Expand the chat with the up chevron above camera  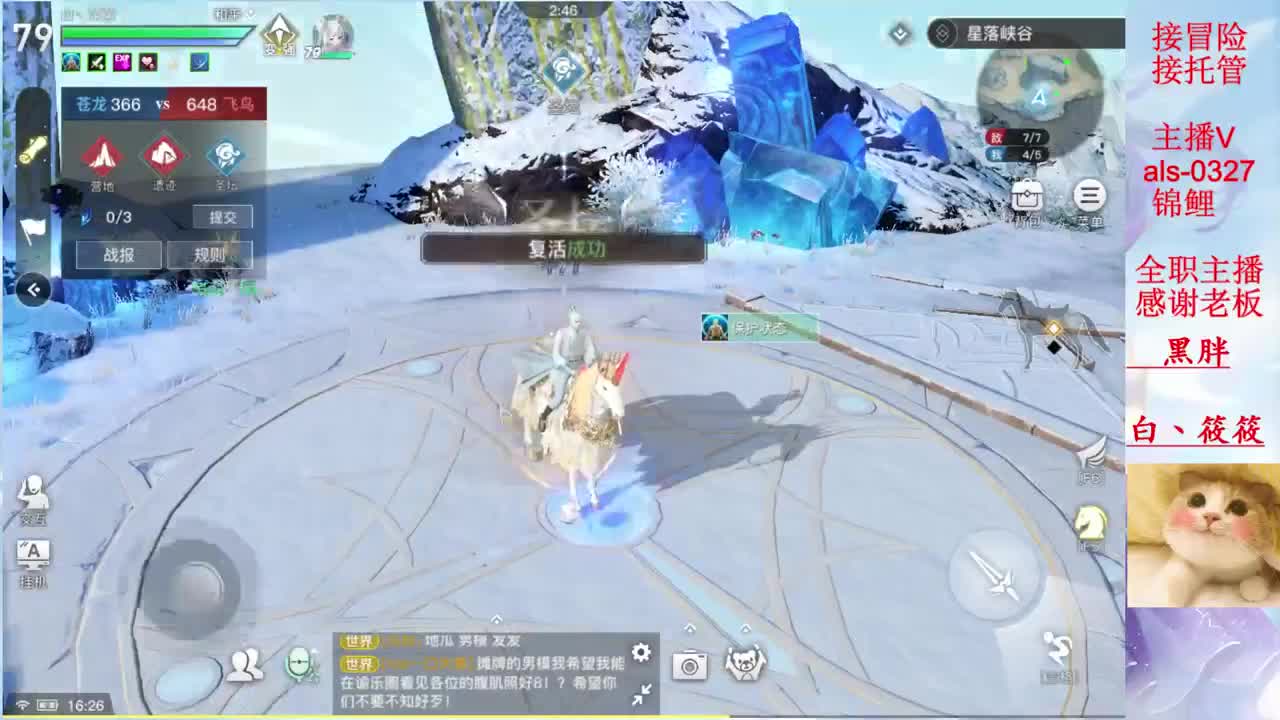(x=690, y=629)
